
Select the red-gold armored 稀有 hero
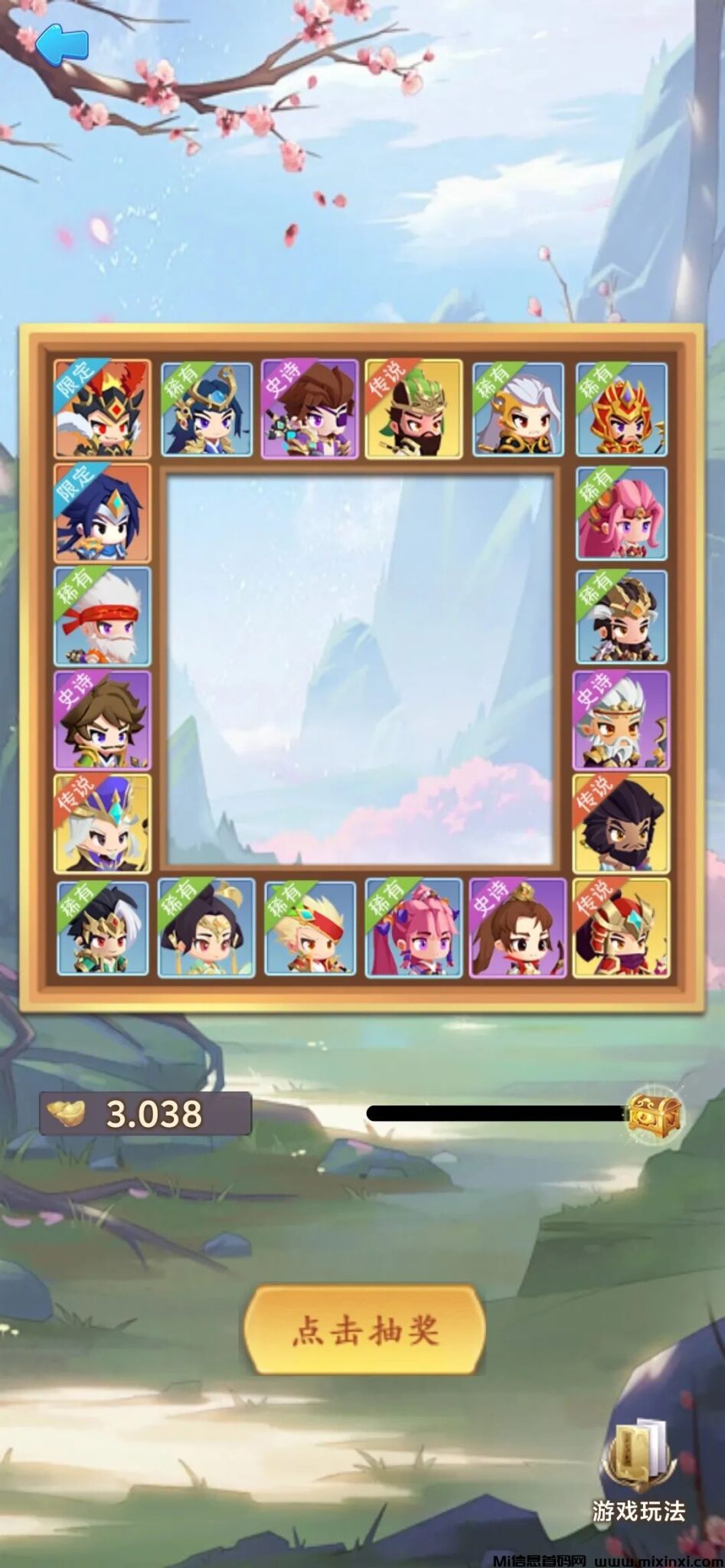point(621,410)
